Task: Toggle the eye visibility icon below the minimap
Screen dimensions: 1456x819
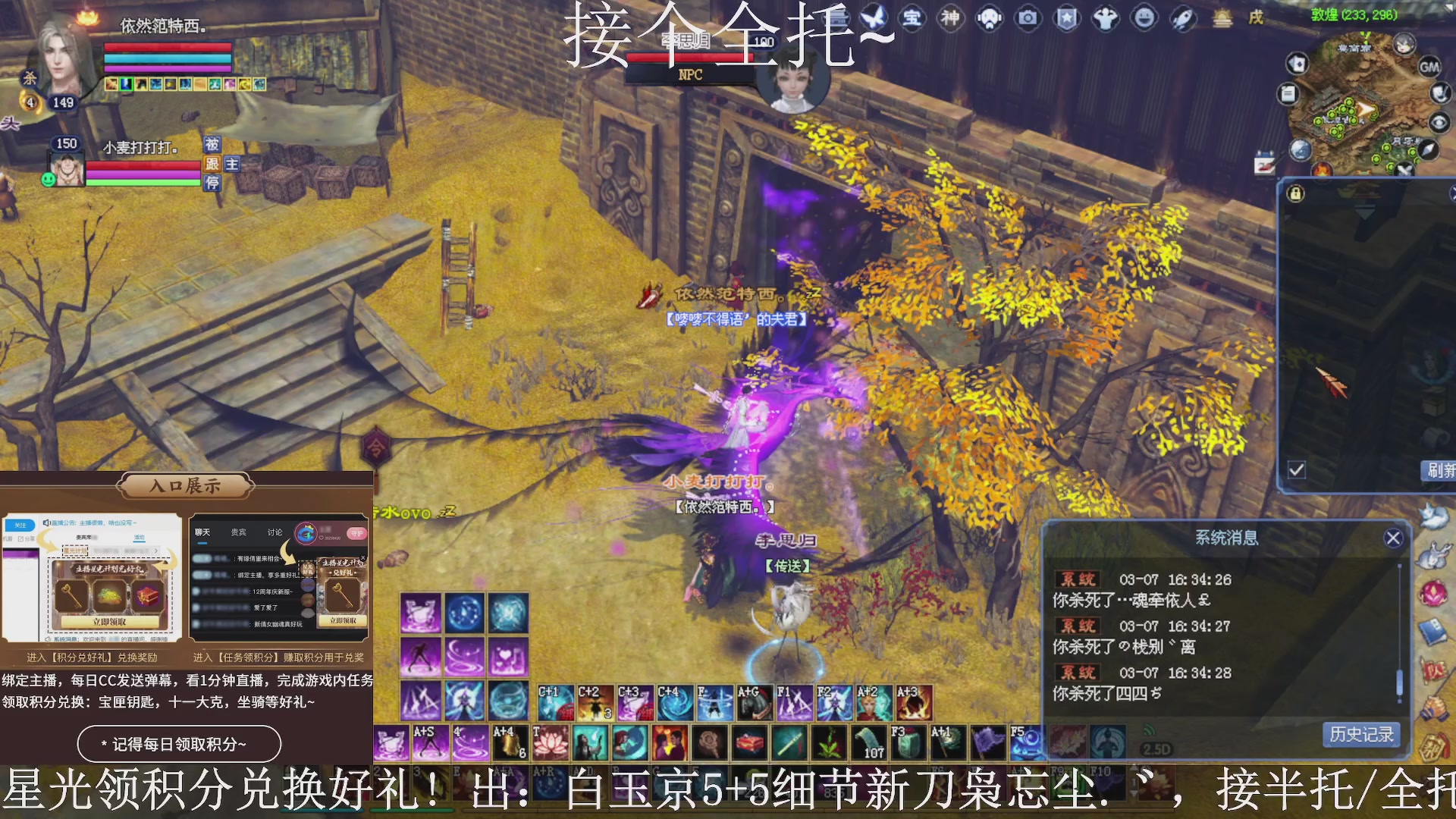Action: click(1439, 122)
